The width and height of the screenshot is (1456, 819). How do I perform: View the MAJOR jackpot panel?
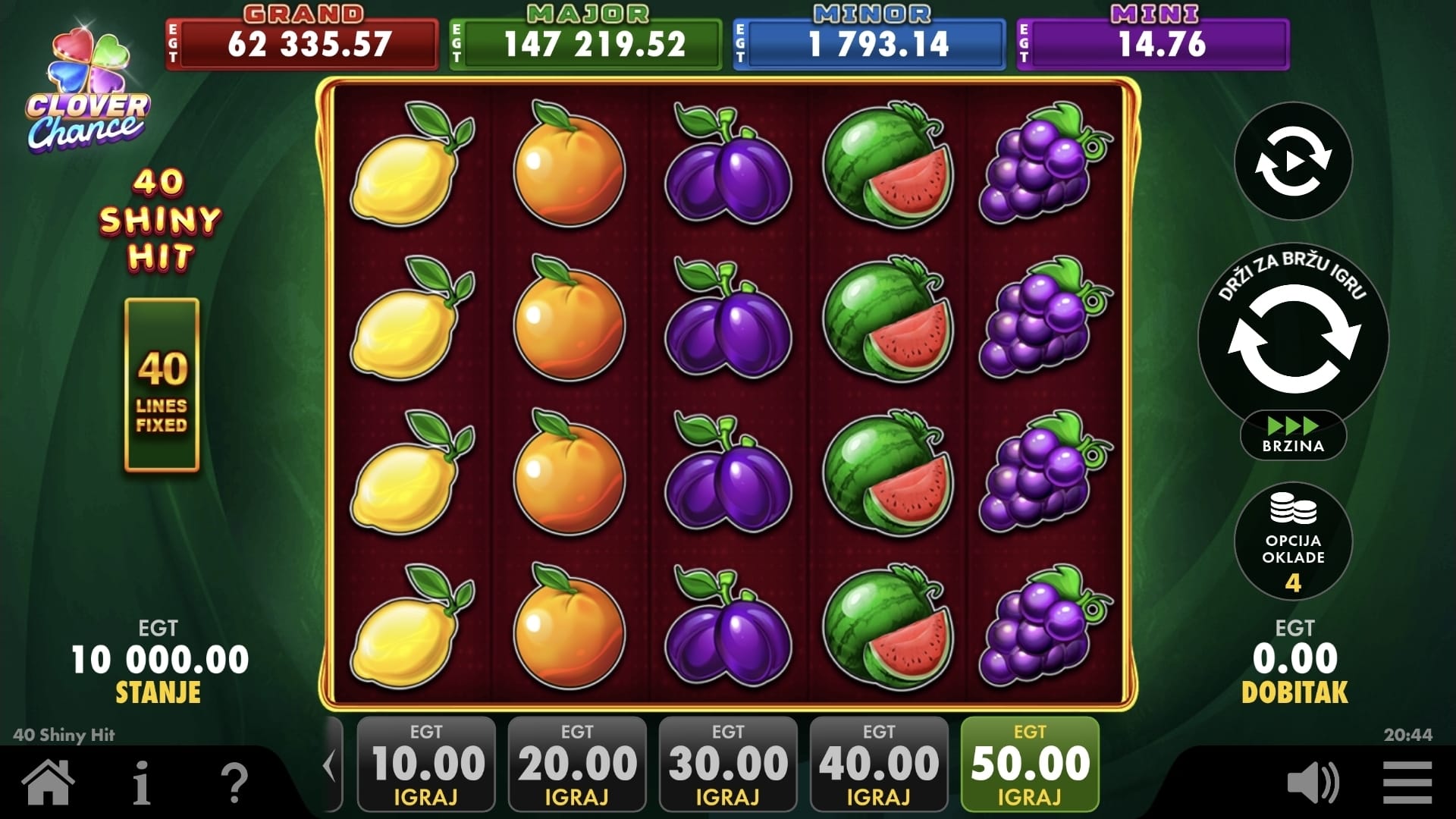coord(585,43)
